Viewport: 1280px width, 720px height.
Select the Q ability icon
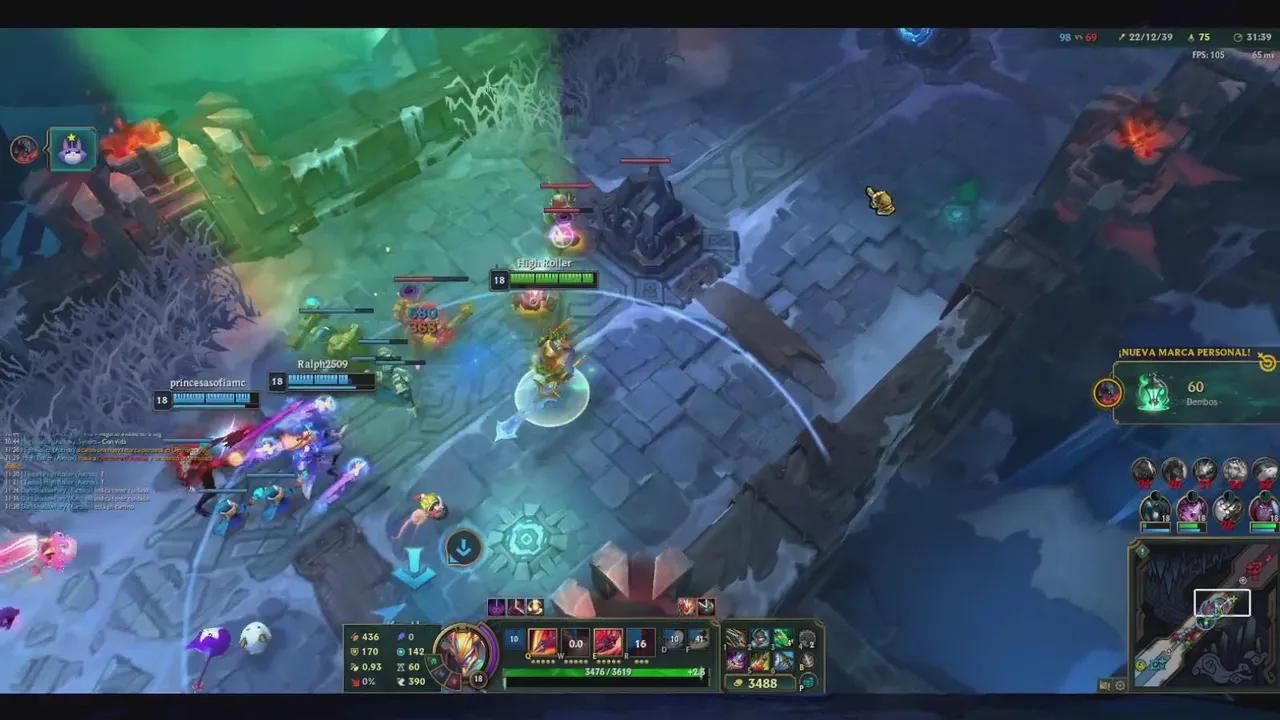(542, 641)
